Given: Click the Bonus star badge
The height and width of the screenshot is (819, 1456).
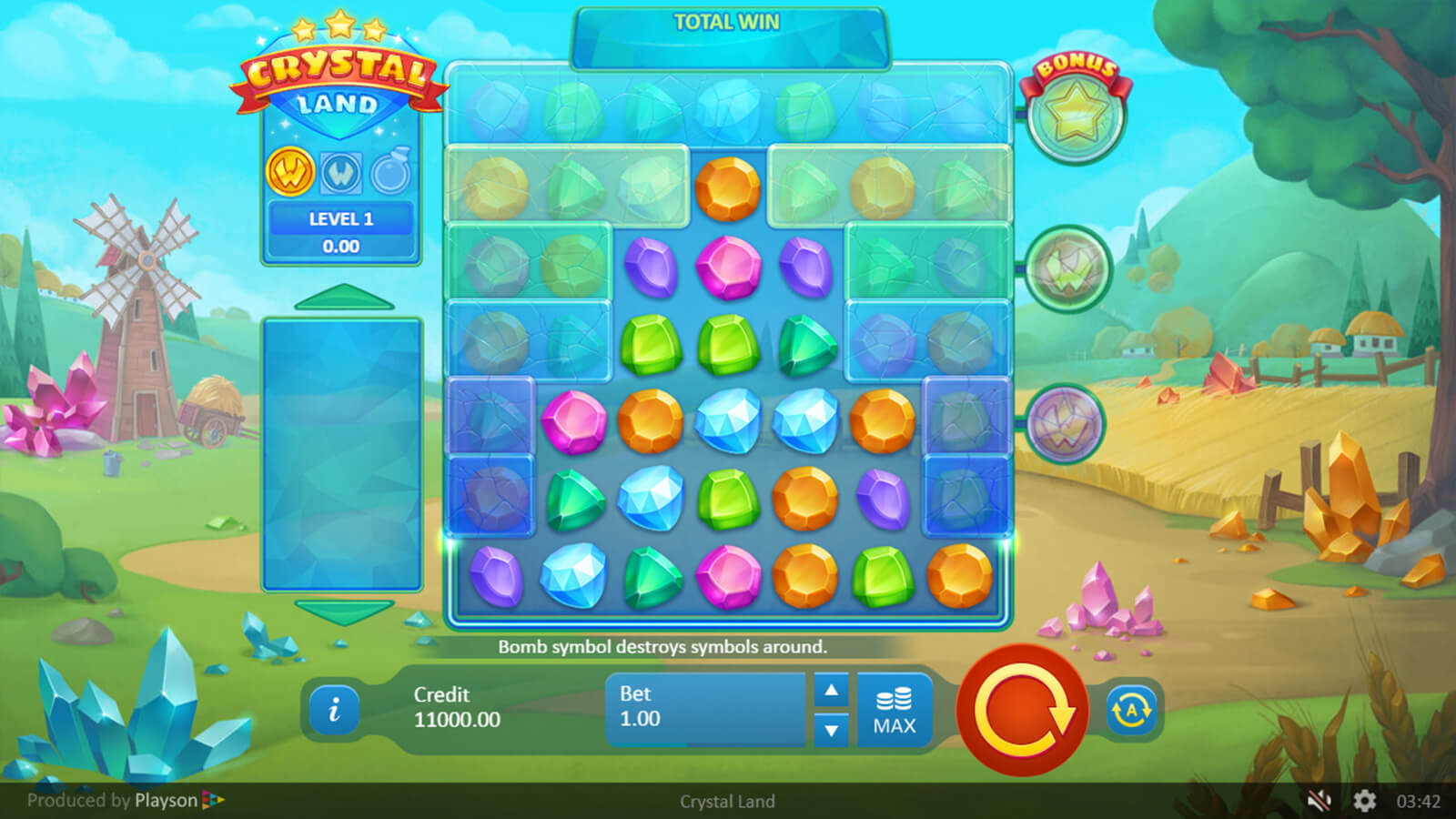Looking at the screenshot, I should (1076, 113).
